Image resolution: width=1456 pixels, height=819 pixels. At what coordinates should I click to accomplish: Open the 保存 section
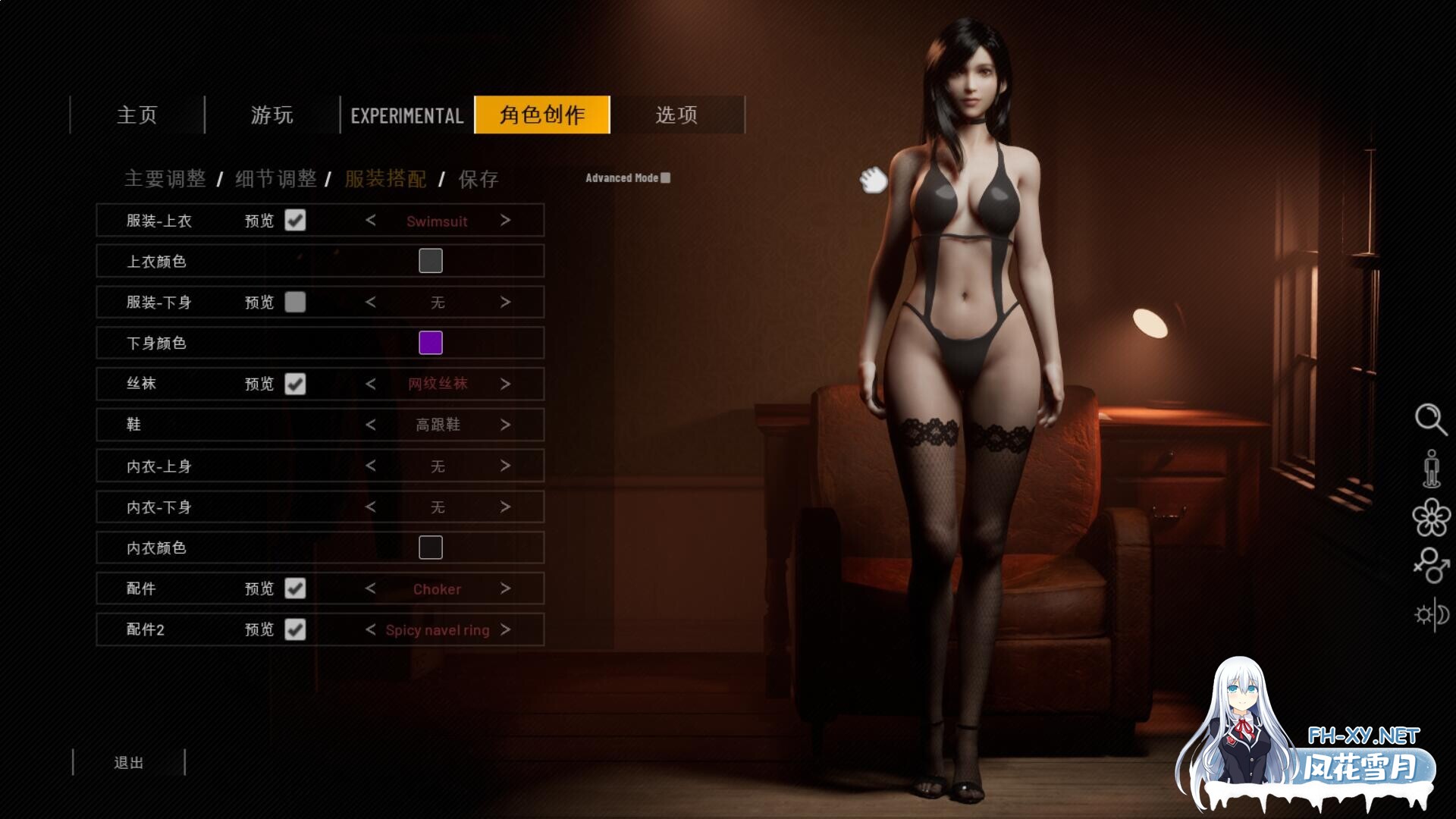479,179
